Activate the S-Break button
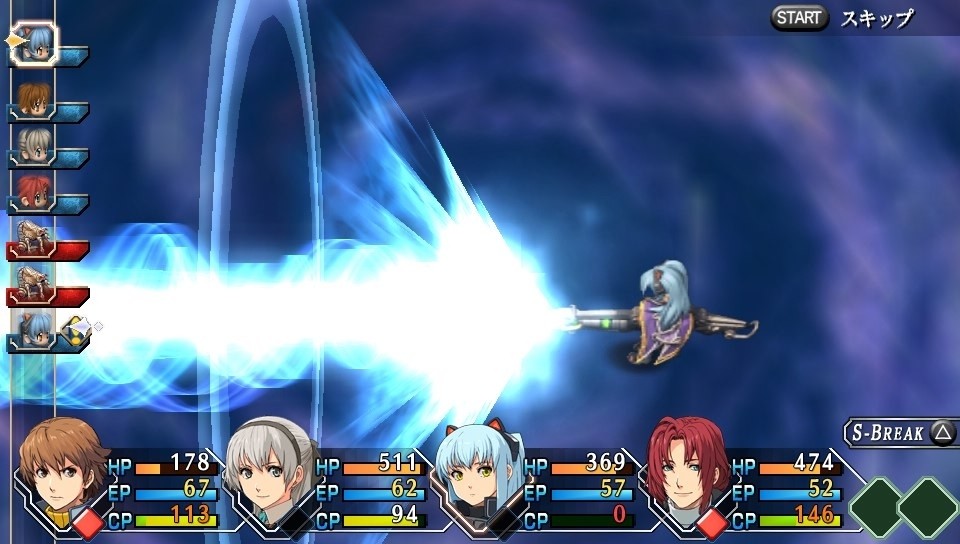960x544 pixels. click(900, 432)
